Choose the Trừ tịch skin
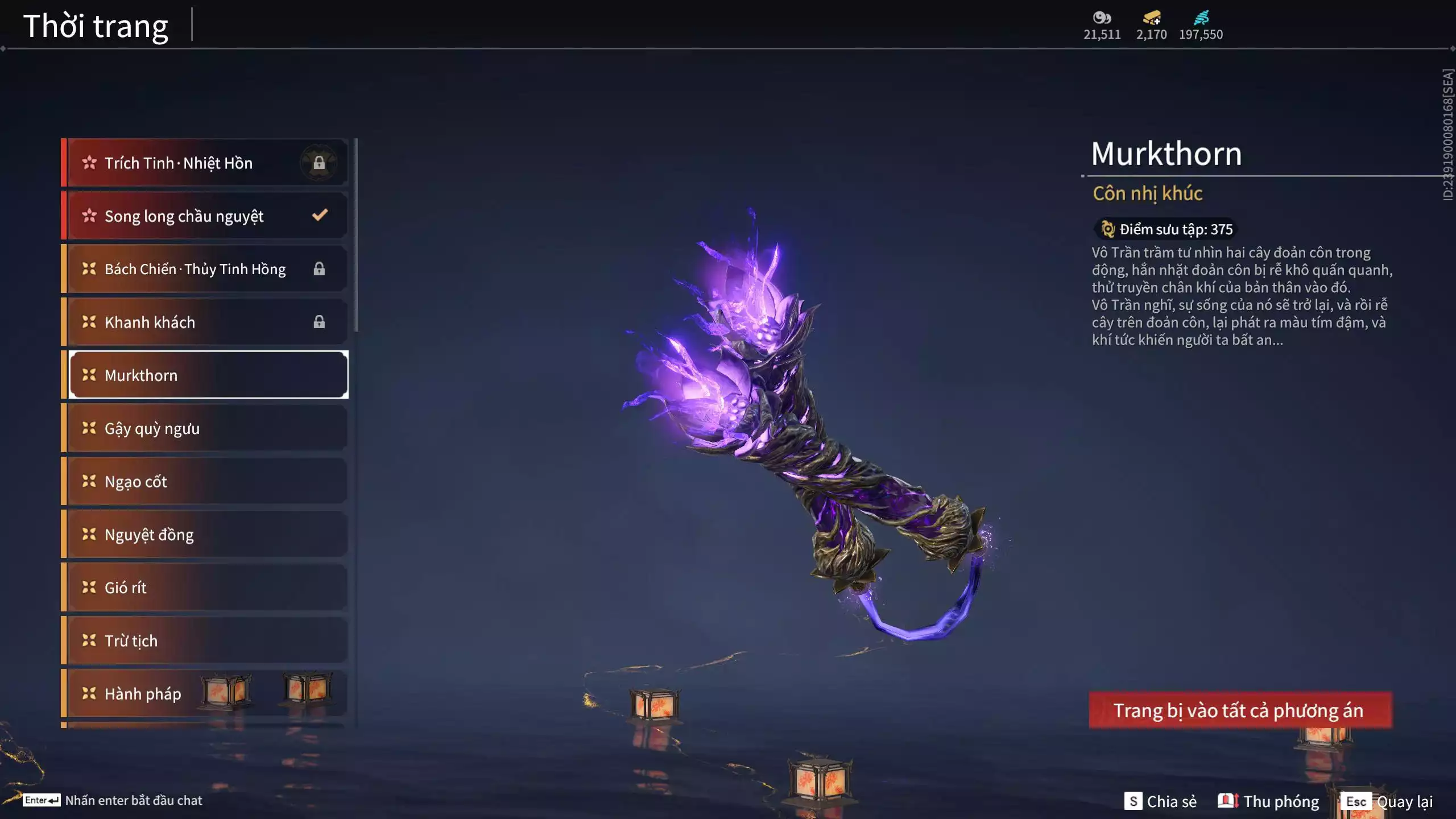The height and width of the screenshot is (819, 1456). 205,640
